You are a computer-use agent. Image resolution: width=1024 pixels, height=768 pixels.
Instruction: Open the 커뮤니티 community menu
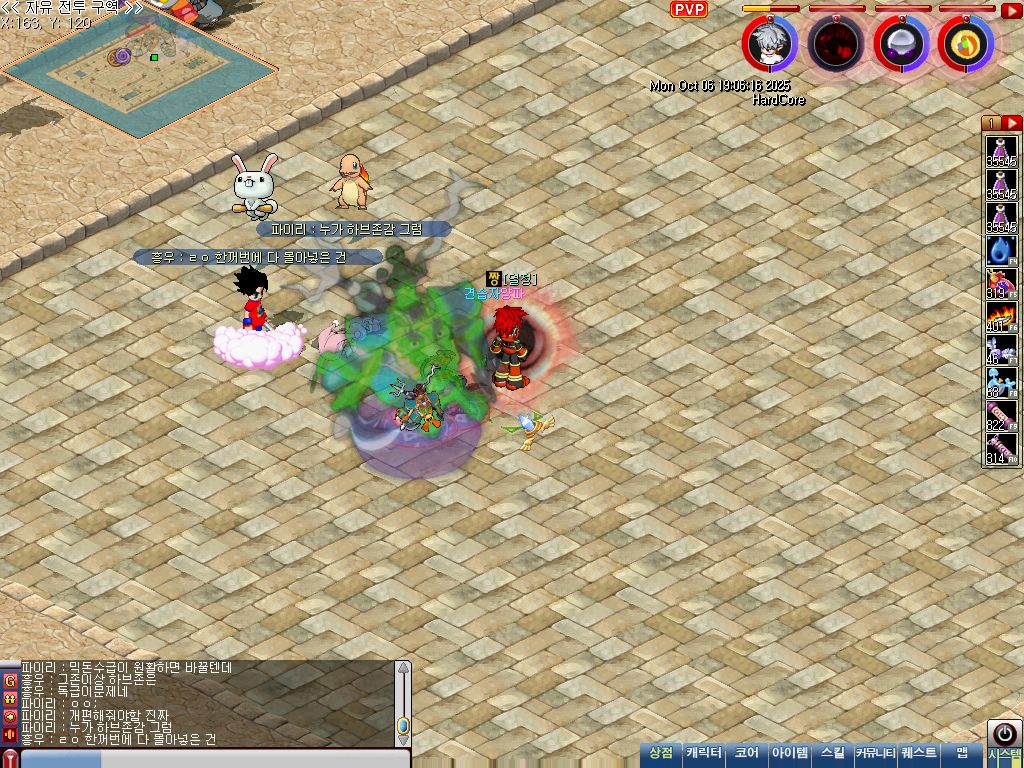point(875,753)
